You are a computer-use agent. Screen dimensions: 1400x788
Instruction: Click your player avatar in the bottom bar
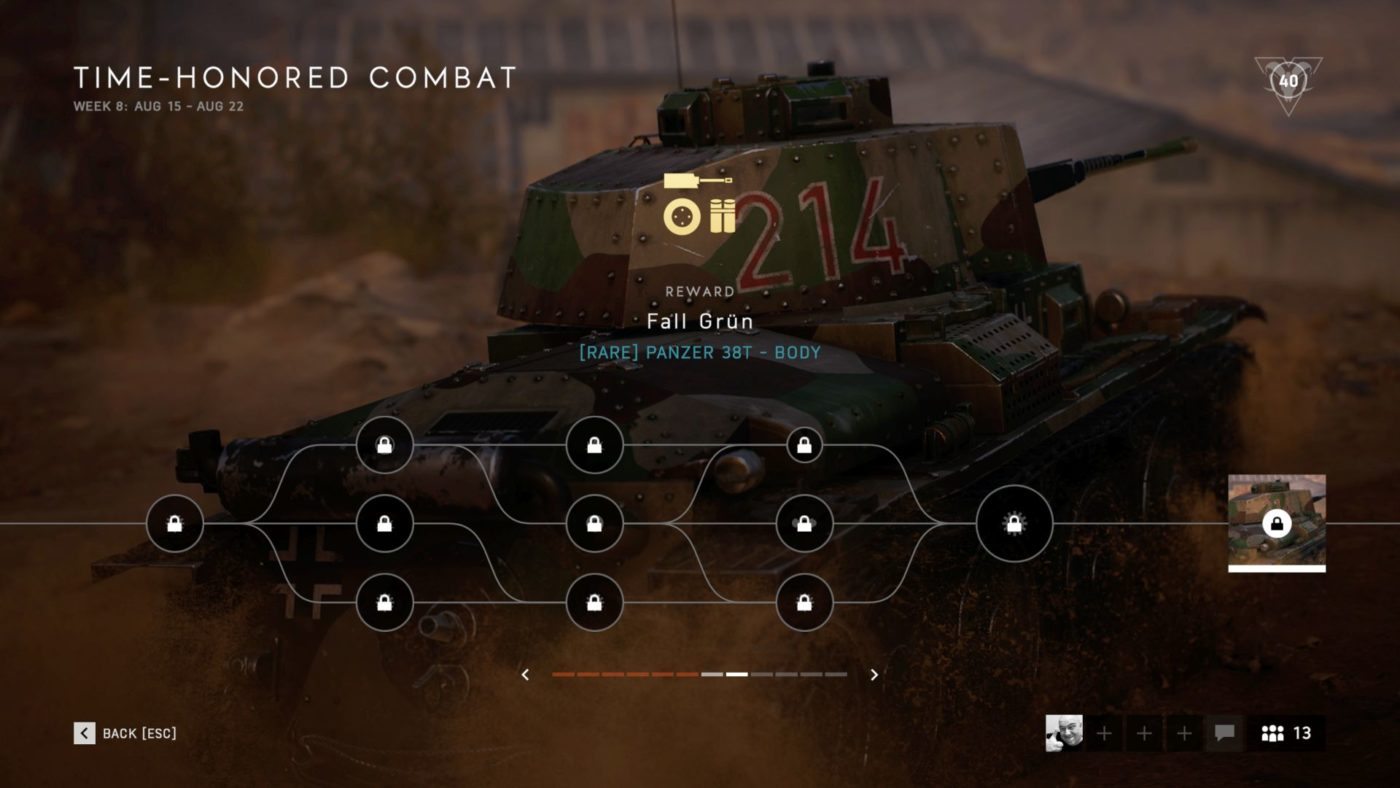(1063, 733)
